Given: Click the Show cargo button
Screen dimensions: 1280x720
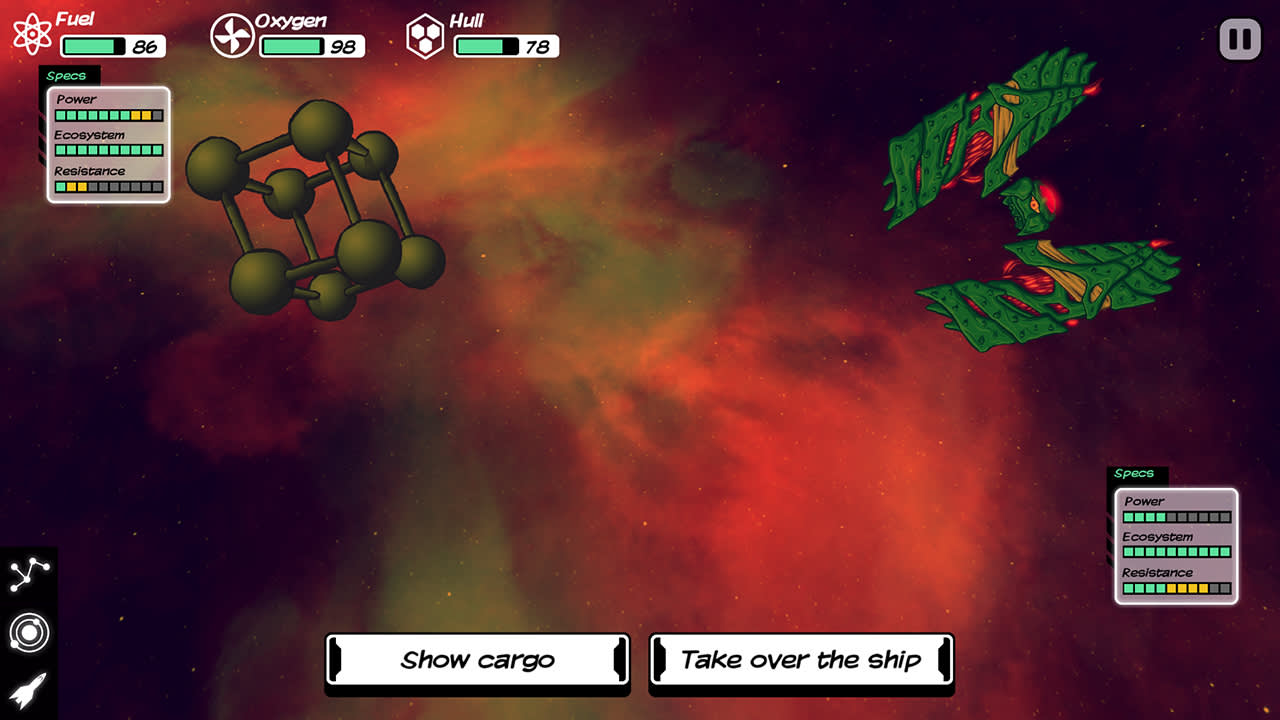Looking at the screenshot, I should [477, 660].
